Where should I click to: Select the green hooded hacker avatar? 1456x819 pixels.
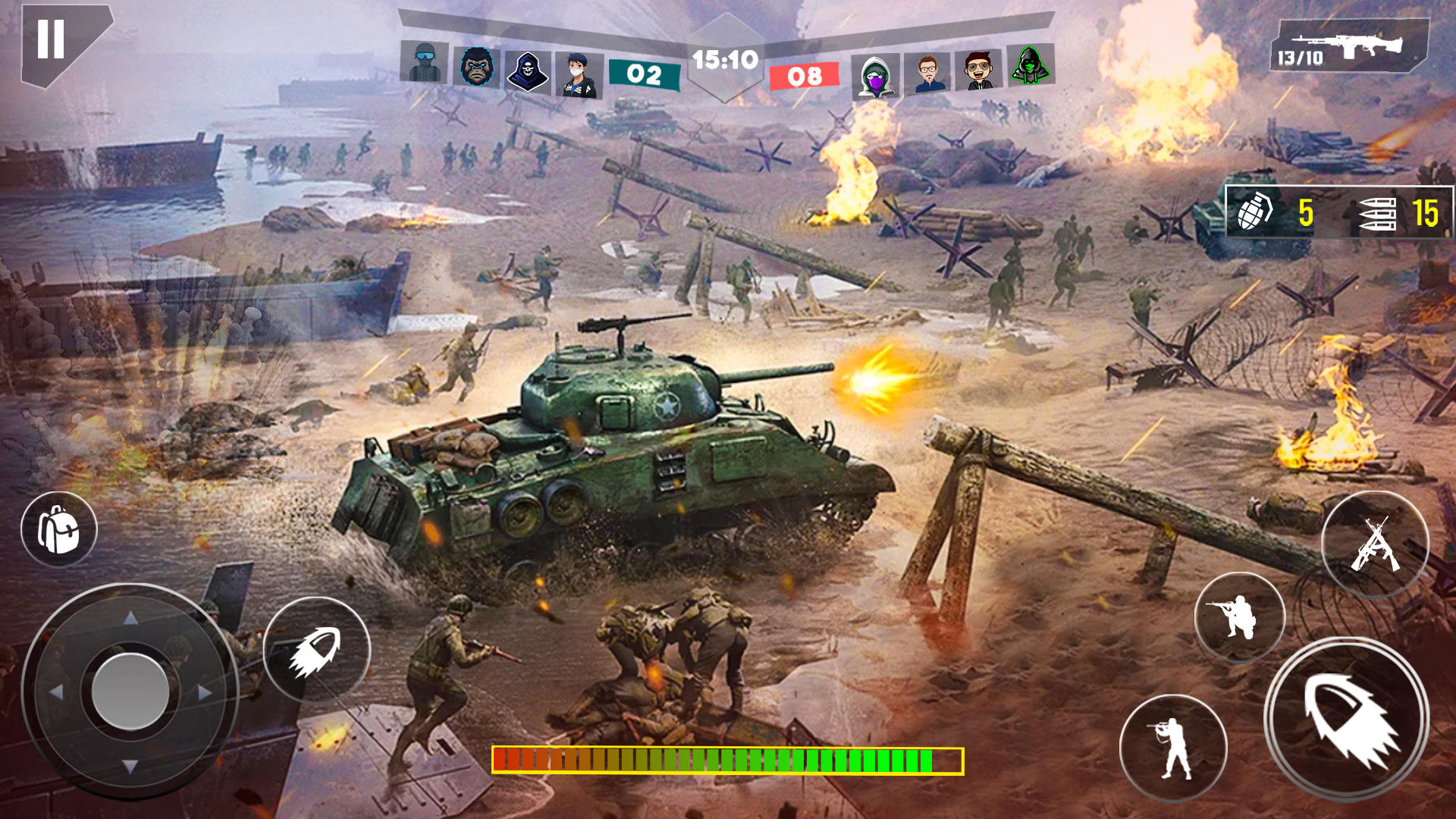1029,65
